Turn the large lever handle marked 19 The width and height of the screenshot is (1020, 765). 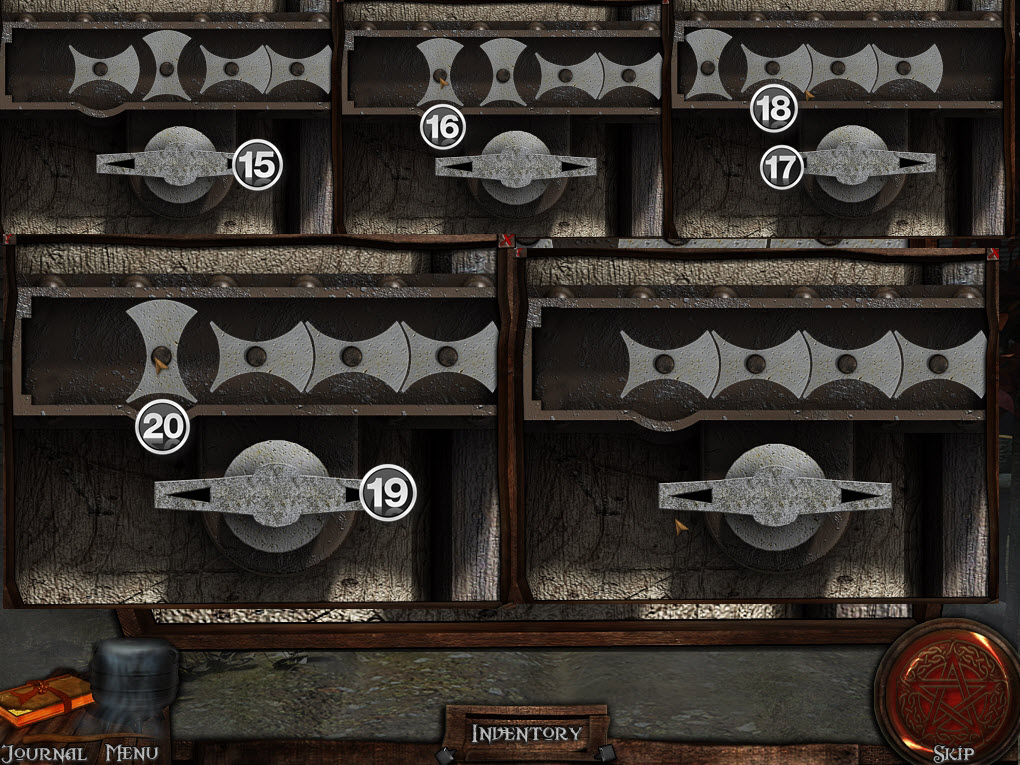point(265,493)
